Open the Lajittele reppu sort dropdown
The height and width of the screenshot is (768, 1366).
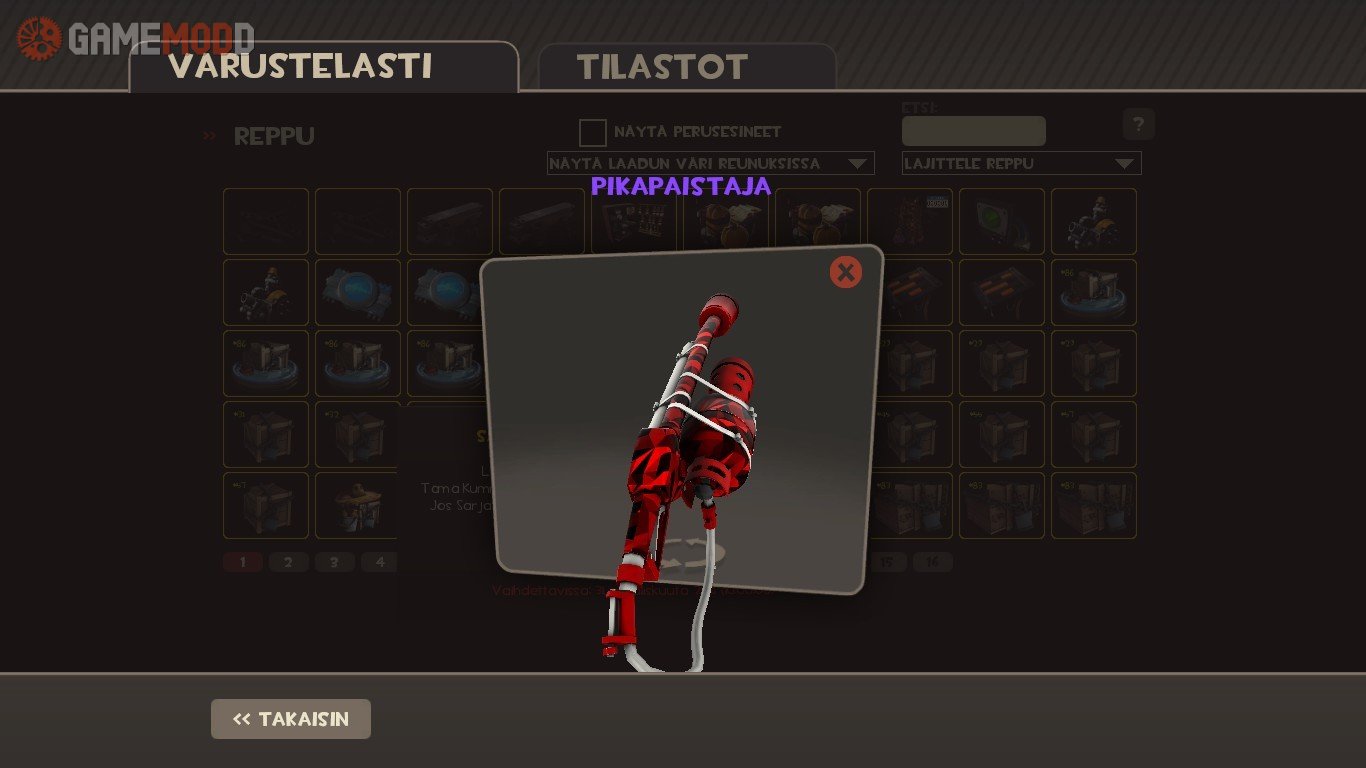coord(1021,163)
